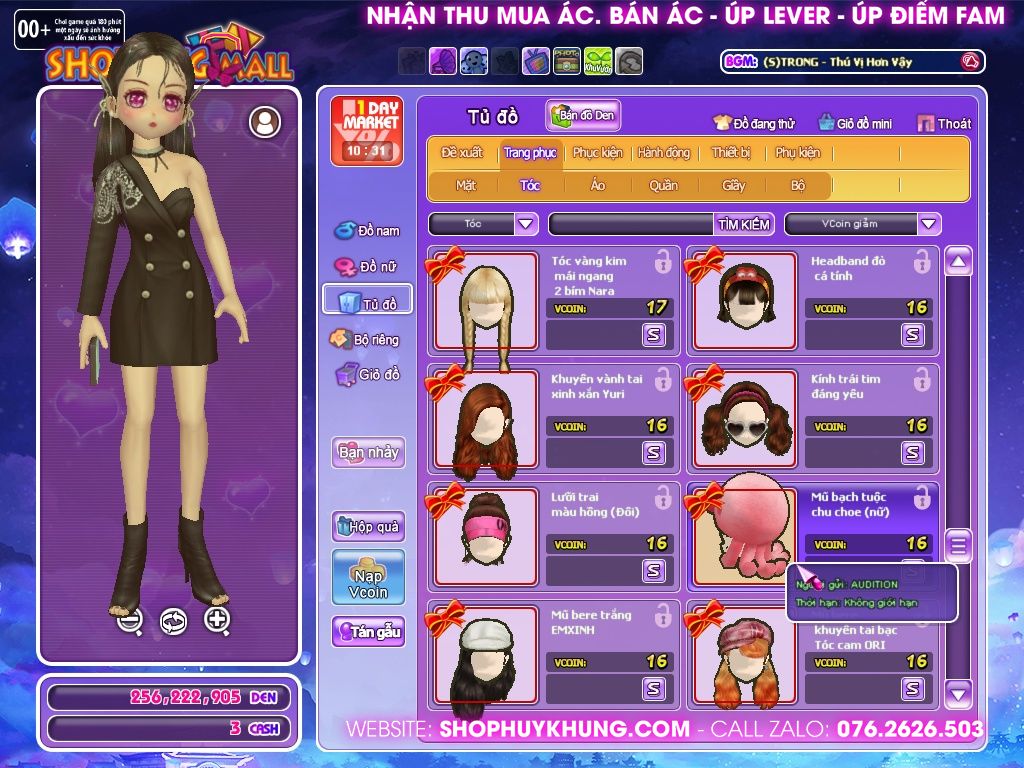
Task: Select the Đồ nam category
Action: [x=367, y=231]
